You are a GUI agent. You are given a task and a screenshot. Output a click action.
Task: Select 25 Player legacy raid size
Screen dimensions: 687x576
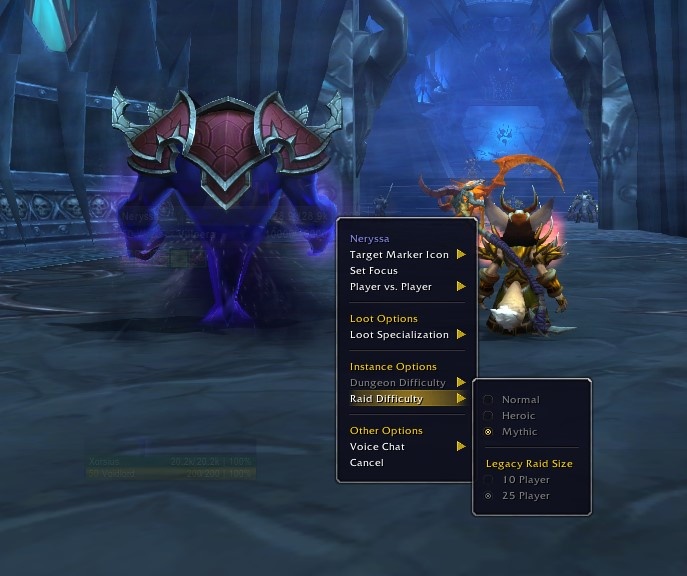tap(525, 496)
